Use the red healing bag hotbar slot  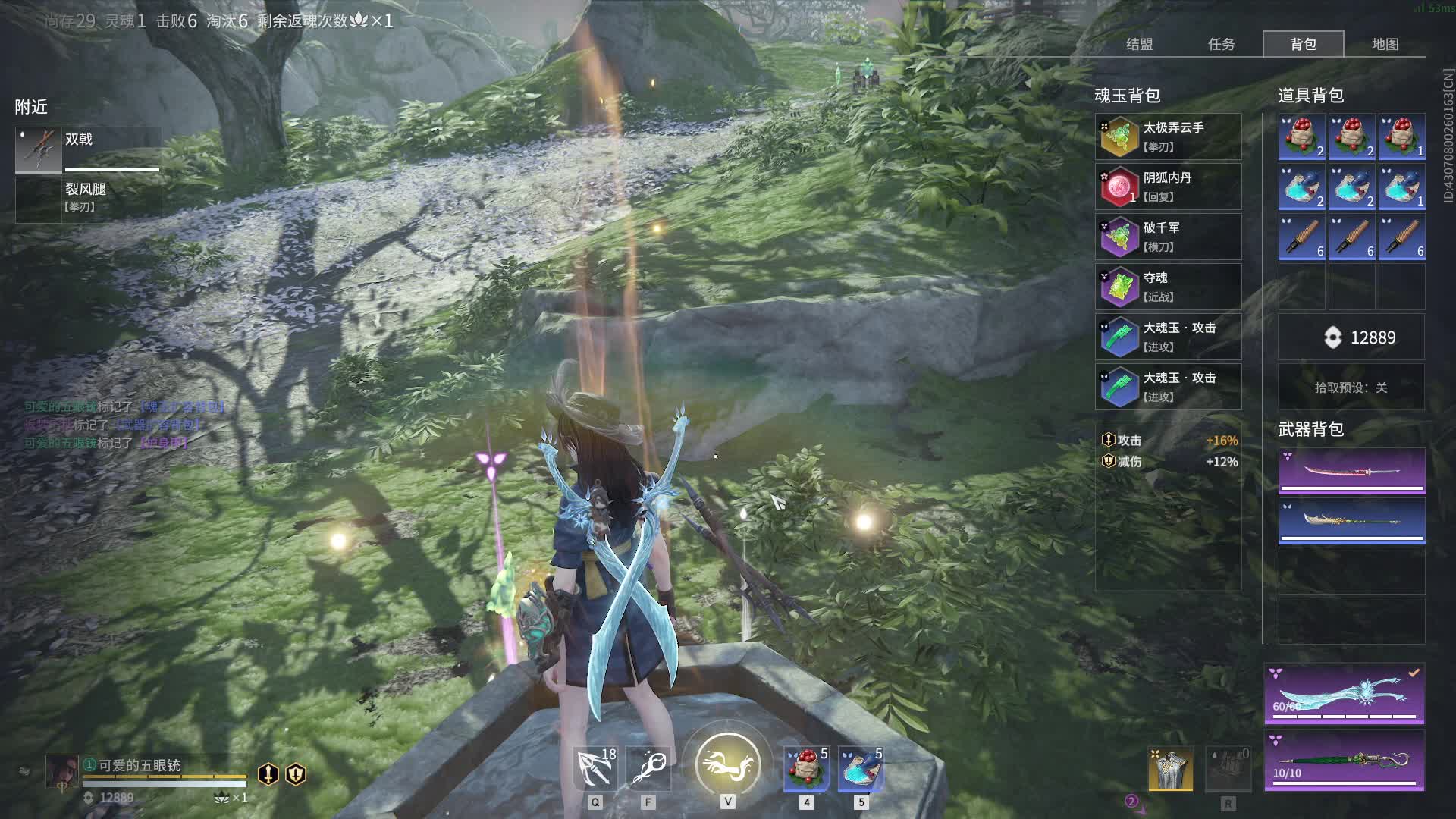pyautogui.click(x=806, y=767)
